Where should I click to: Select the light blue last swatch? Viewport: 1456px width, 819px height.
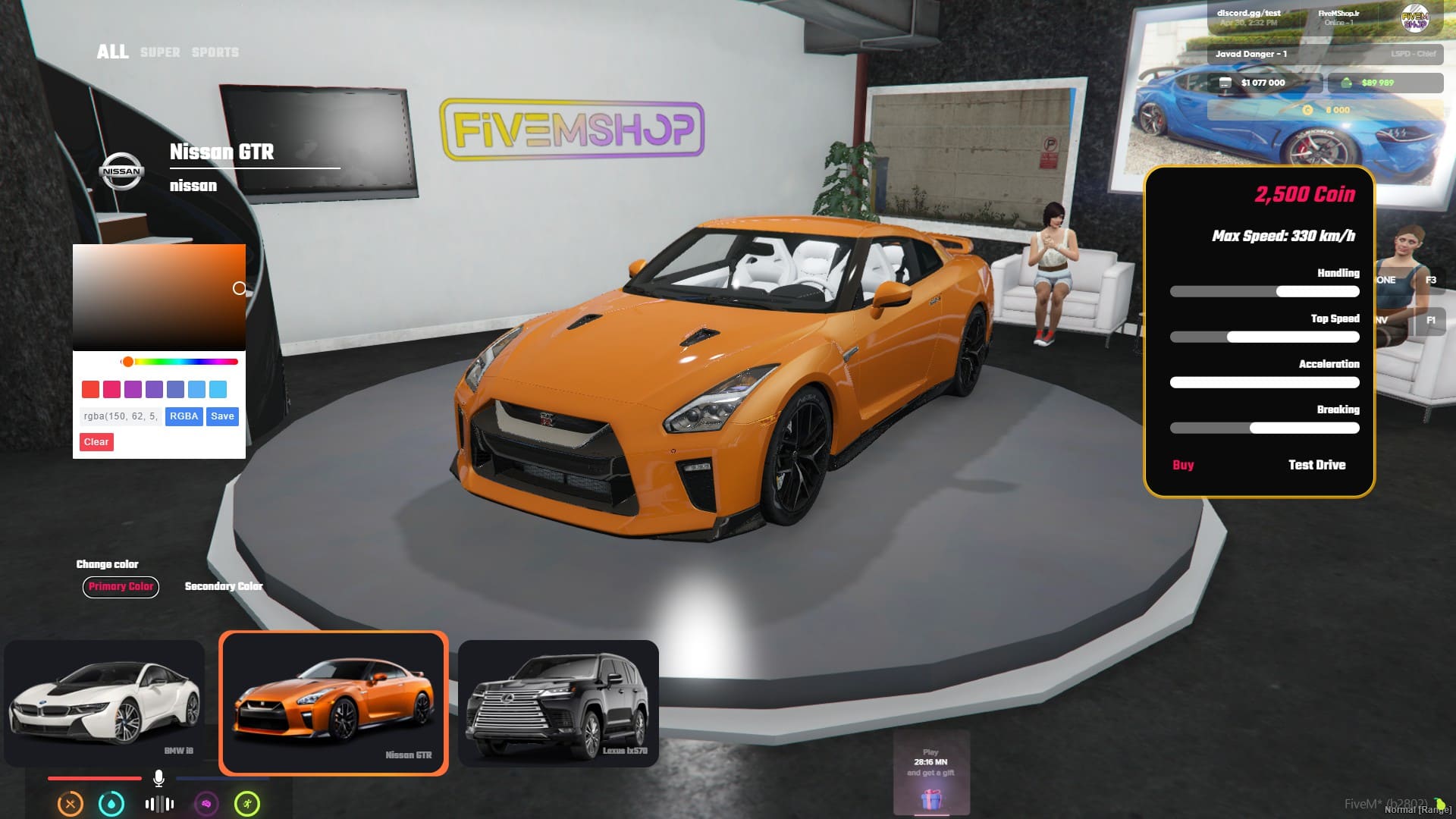point(218,390)
